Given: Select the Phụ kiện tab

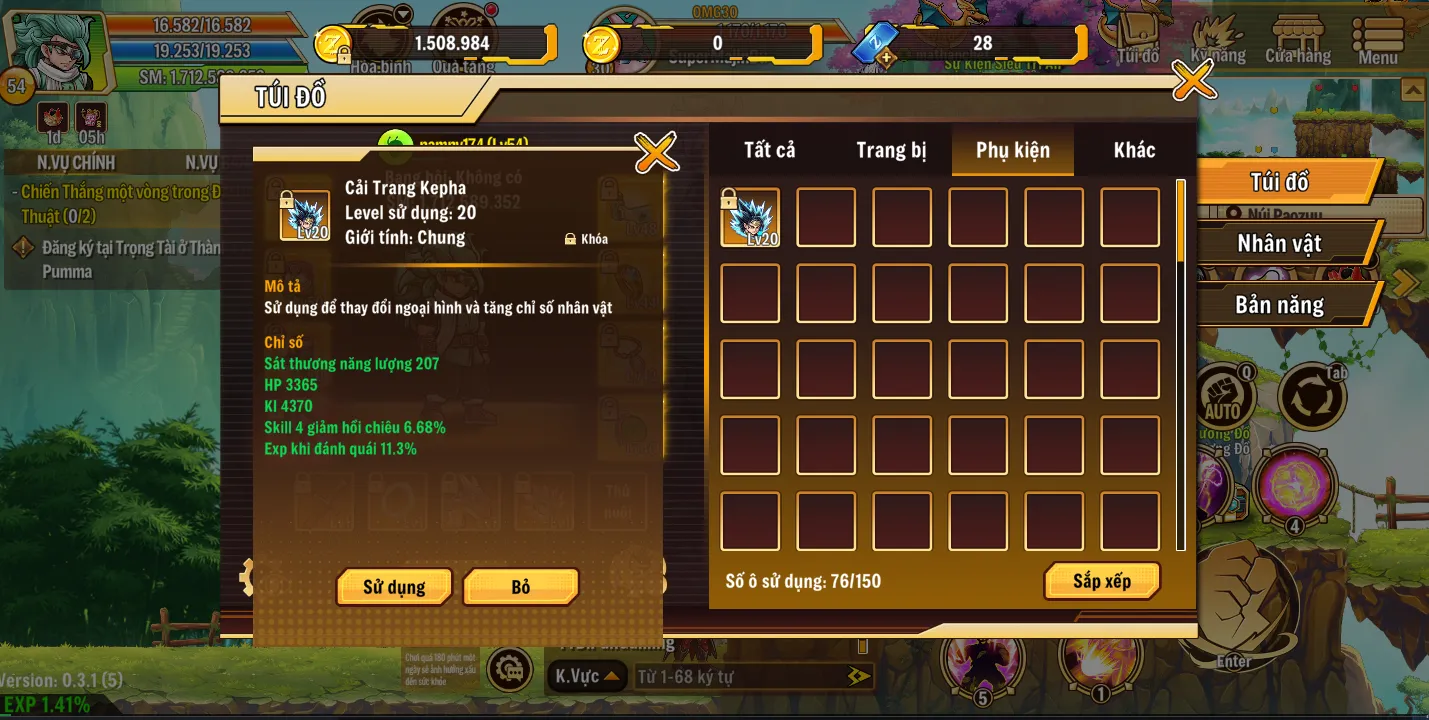Looking at the screenshot, I should (x=1013, y=150).
